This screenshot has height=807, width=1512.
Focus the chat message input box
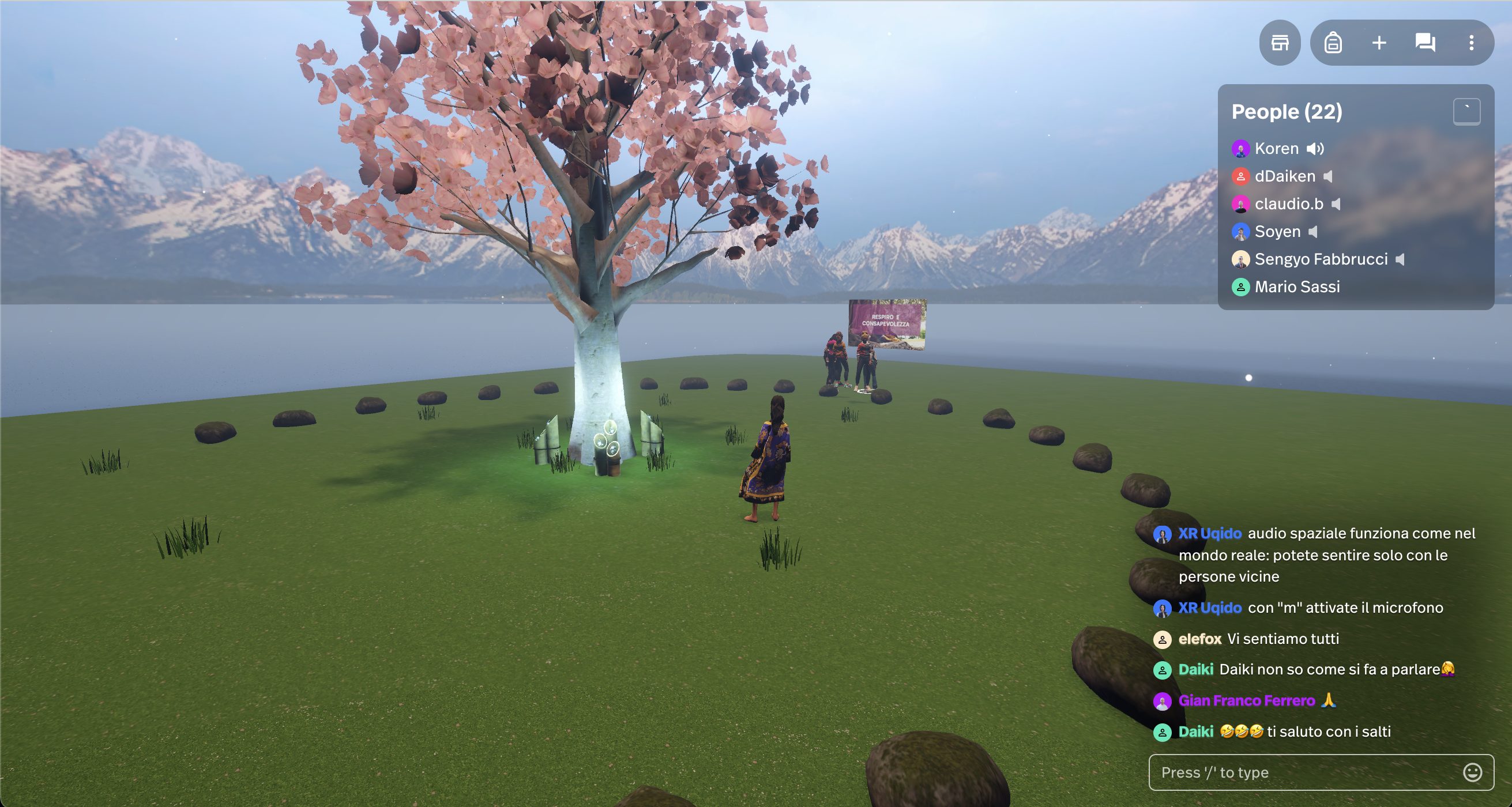pos(1303,772)
